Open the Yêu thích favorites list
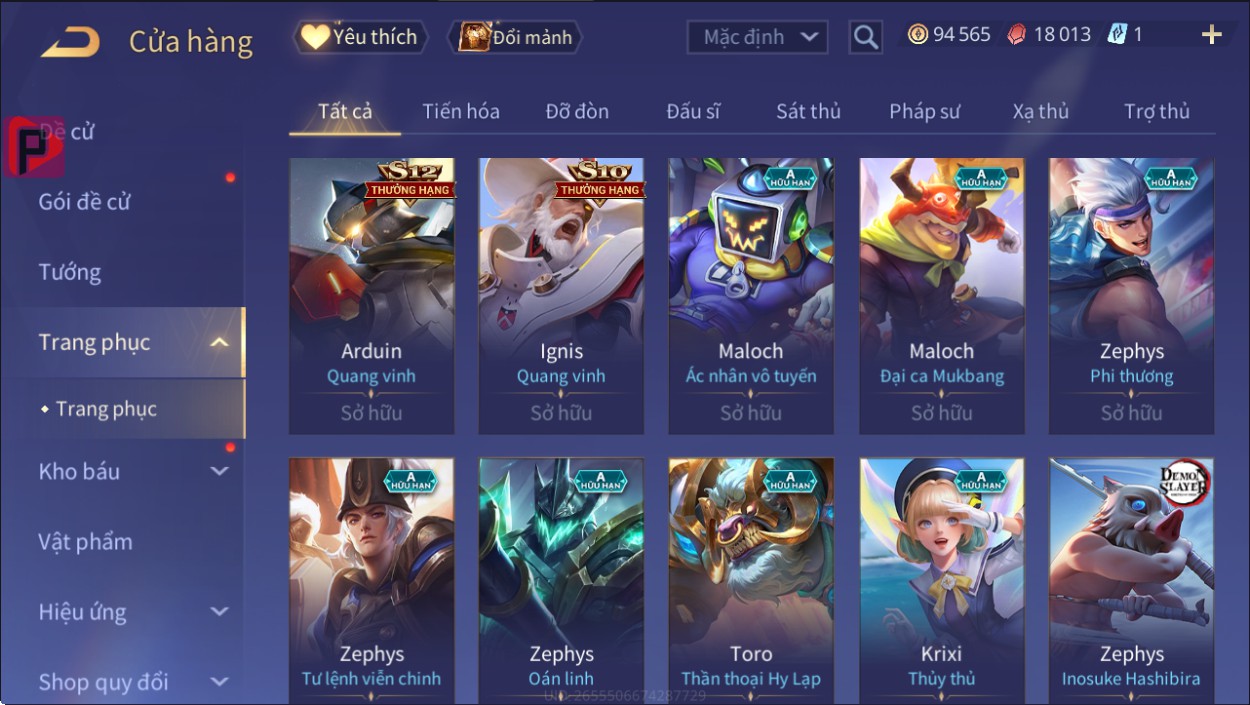The width and height of the screenshot is (1250, 705). 360,38
